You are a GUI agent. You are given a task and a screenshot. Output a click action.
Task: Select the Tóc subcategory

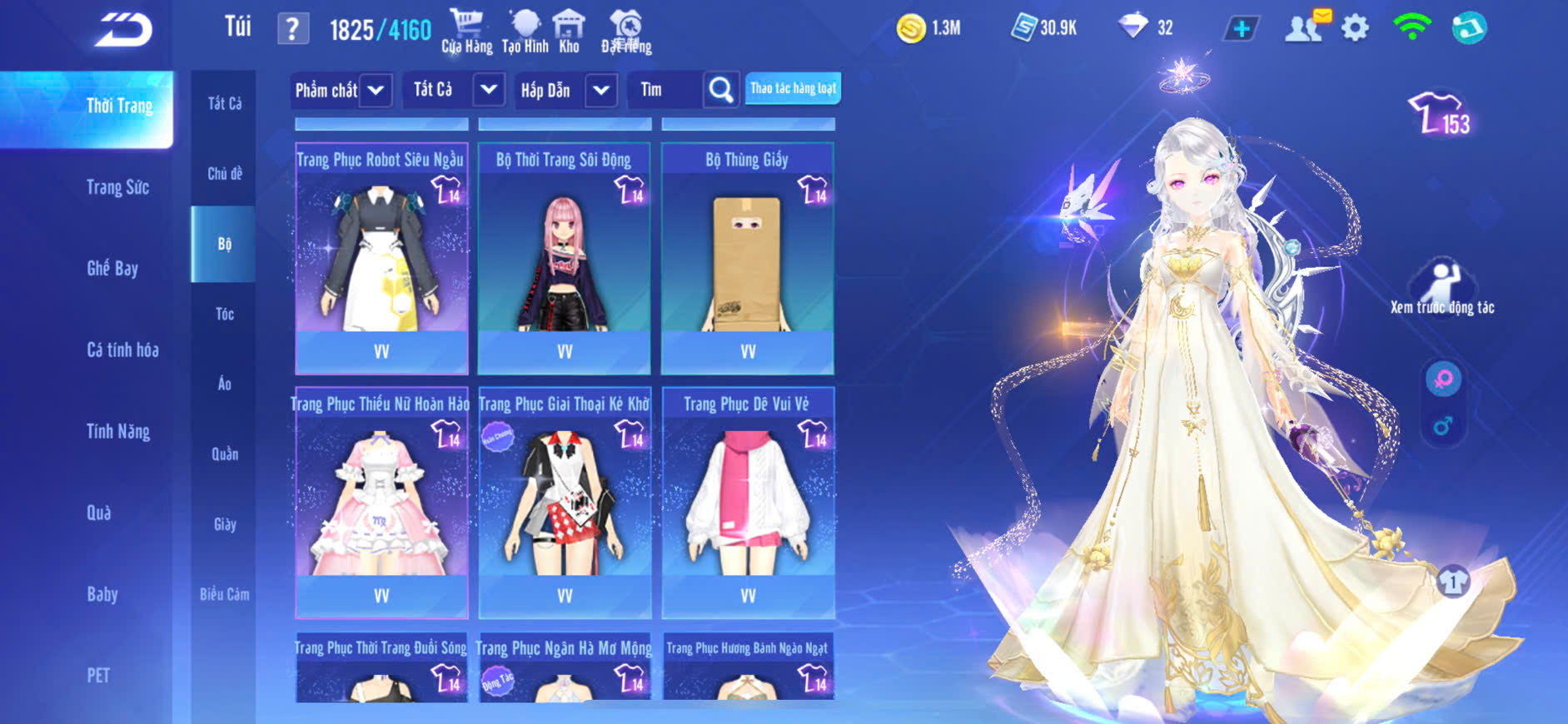[x=224, y=314]
